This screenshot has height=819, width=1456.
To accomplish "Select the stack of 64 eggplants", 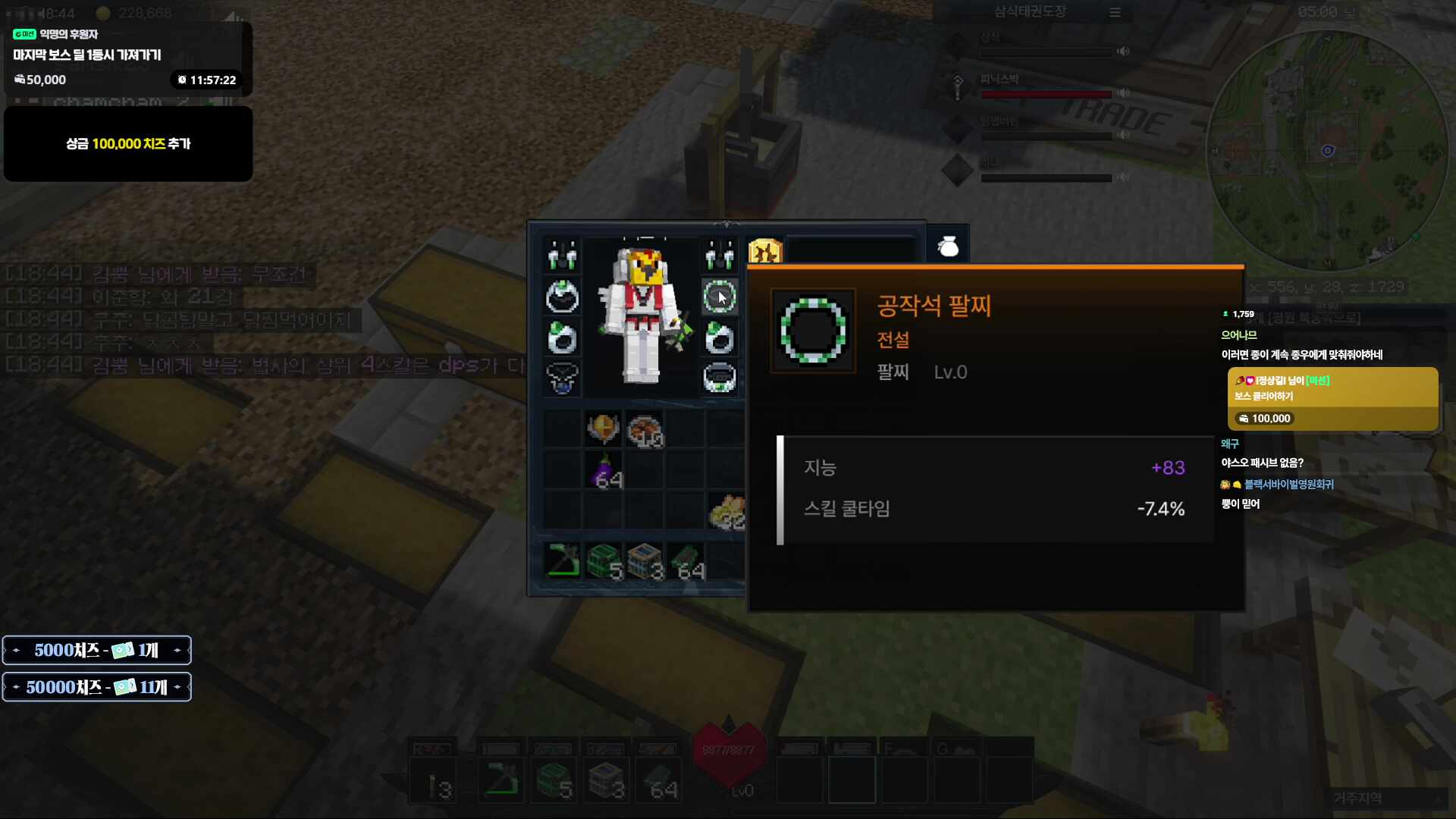I will pos(604,470).
